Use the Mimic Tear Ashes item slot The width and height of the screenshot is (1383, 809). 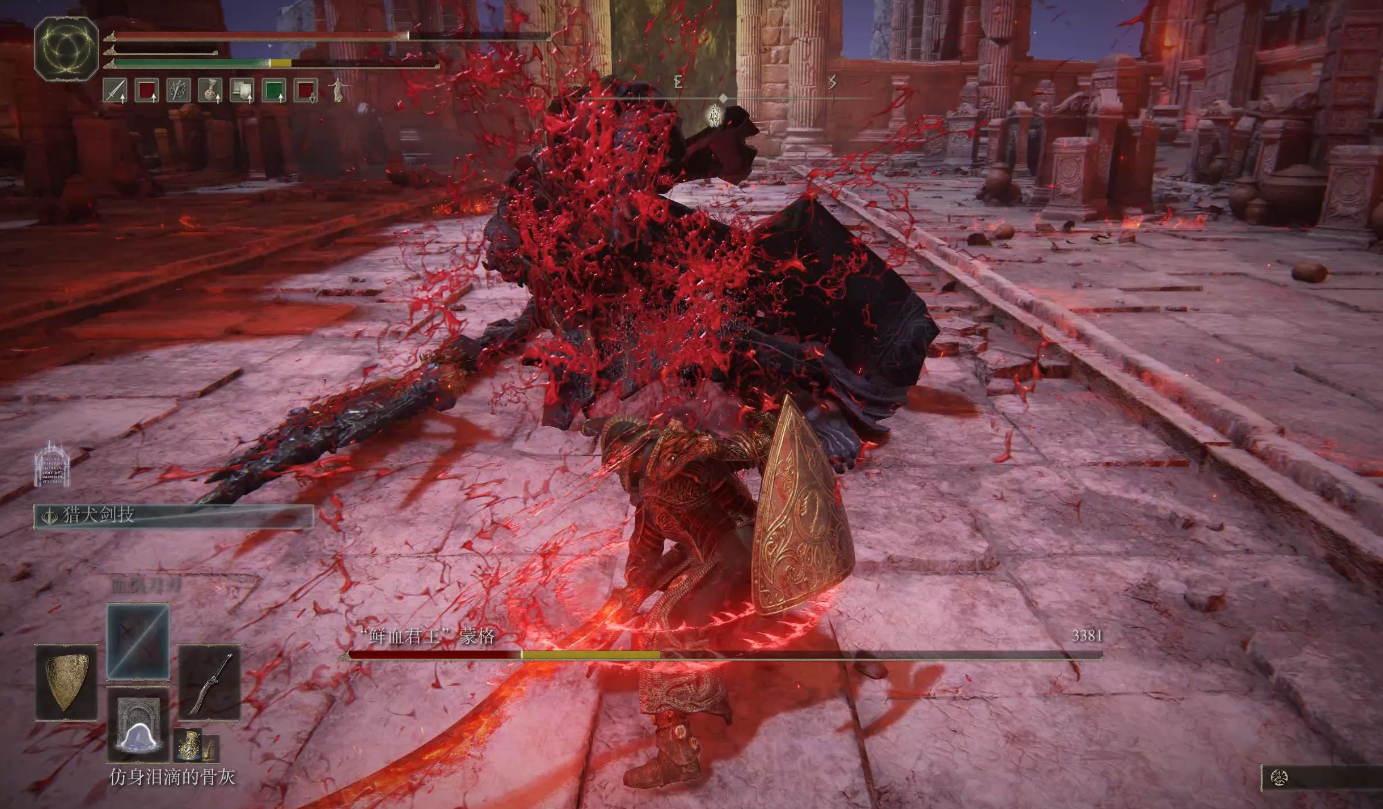tap(138, 724)
